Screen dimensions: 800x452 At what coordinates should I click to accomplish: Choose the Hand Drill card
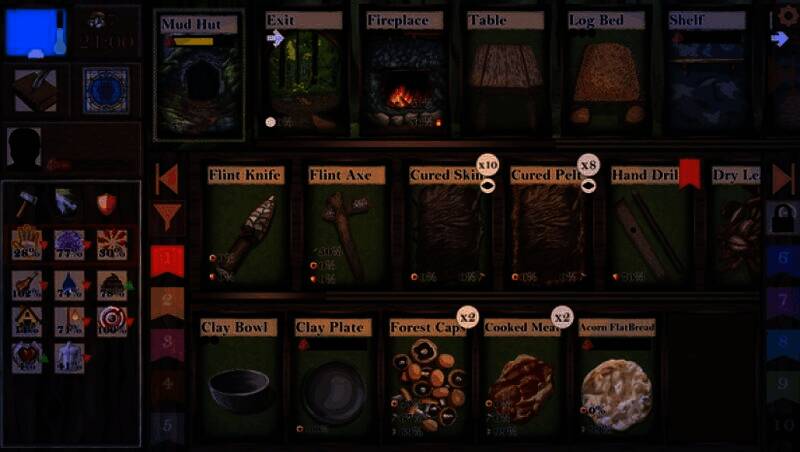[647, 228]
